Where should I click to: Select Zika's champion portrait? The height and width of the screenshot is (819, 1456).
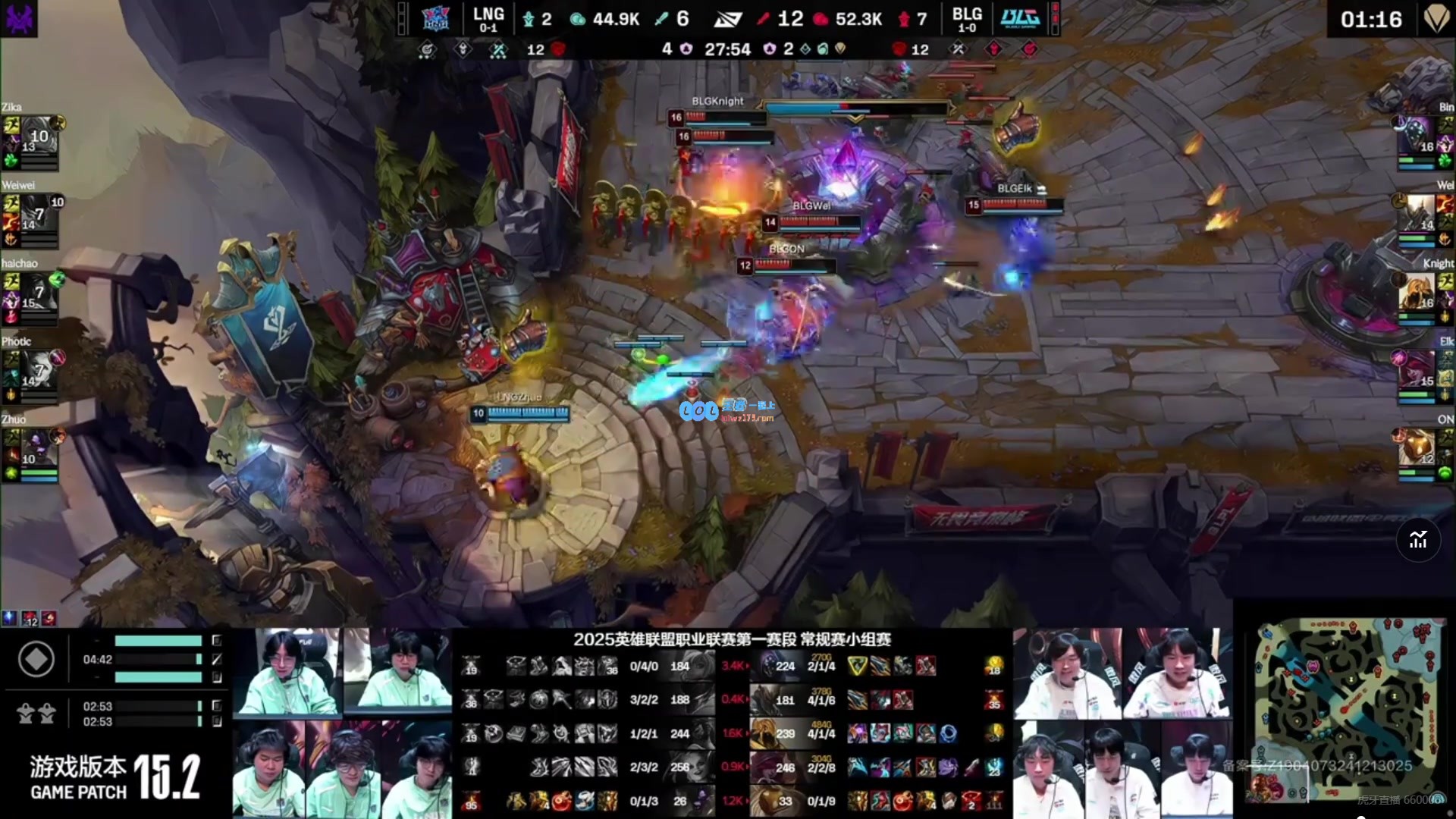click(x=39, y=136)
